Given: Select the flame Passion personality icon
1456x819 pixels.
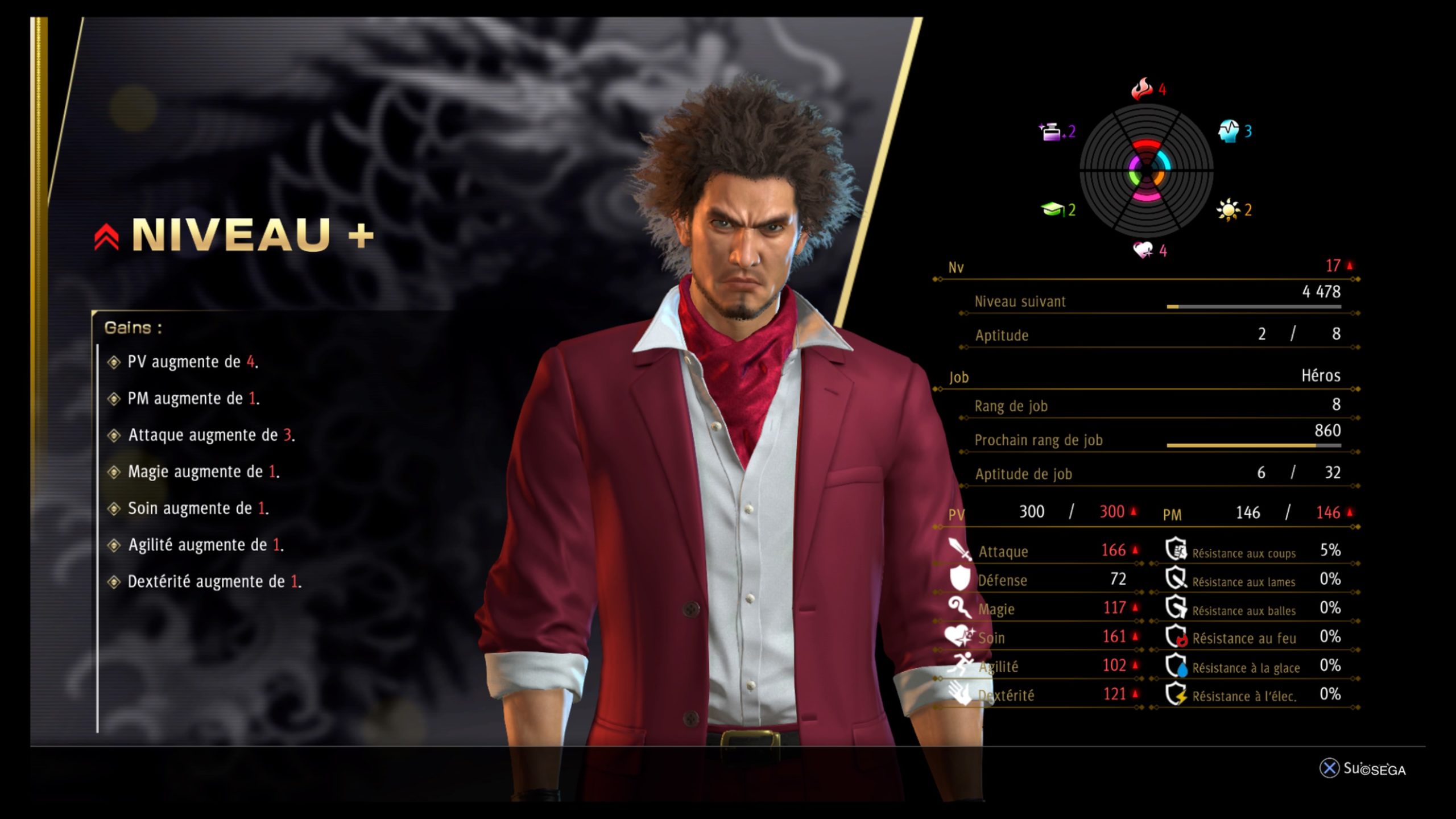Looking at the screenshot, I should (x=1142, y=89).
